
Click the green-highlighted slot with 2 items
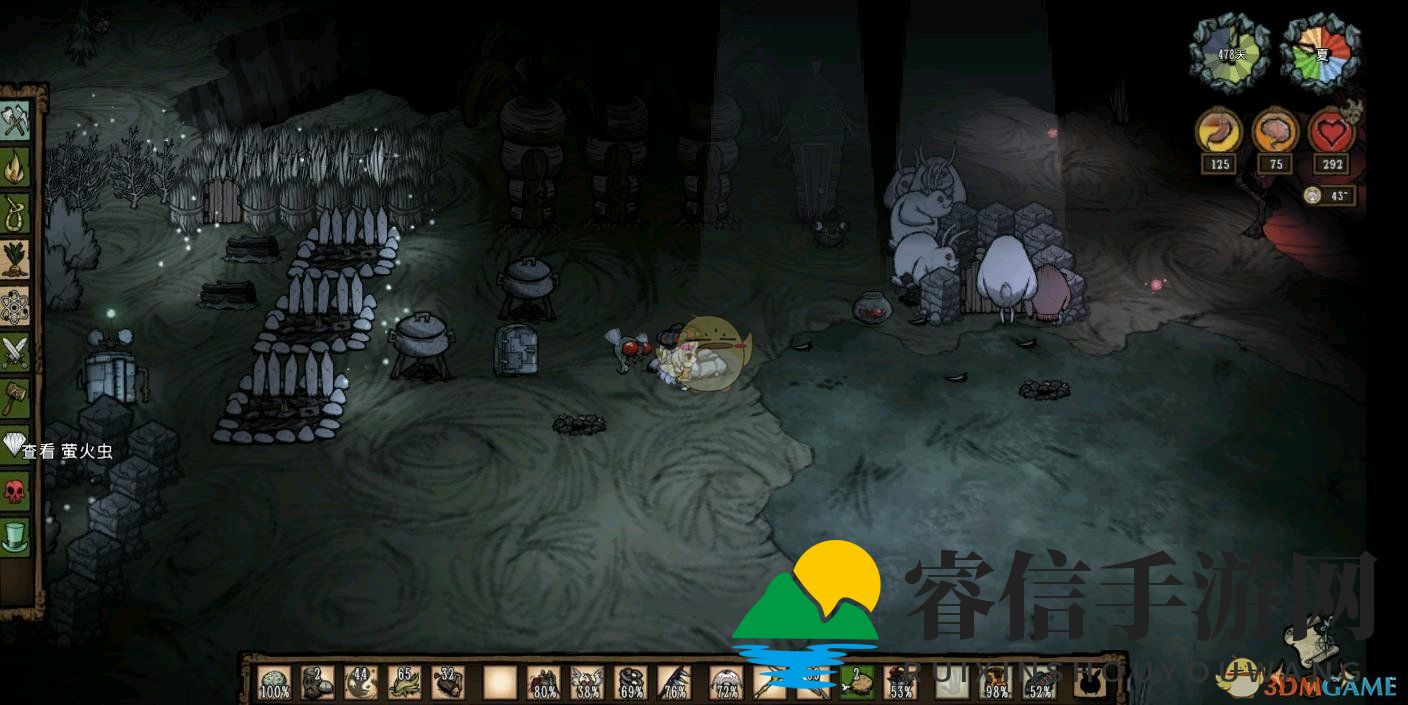856,681
